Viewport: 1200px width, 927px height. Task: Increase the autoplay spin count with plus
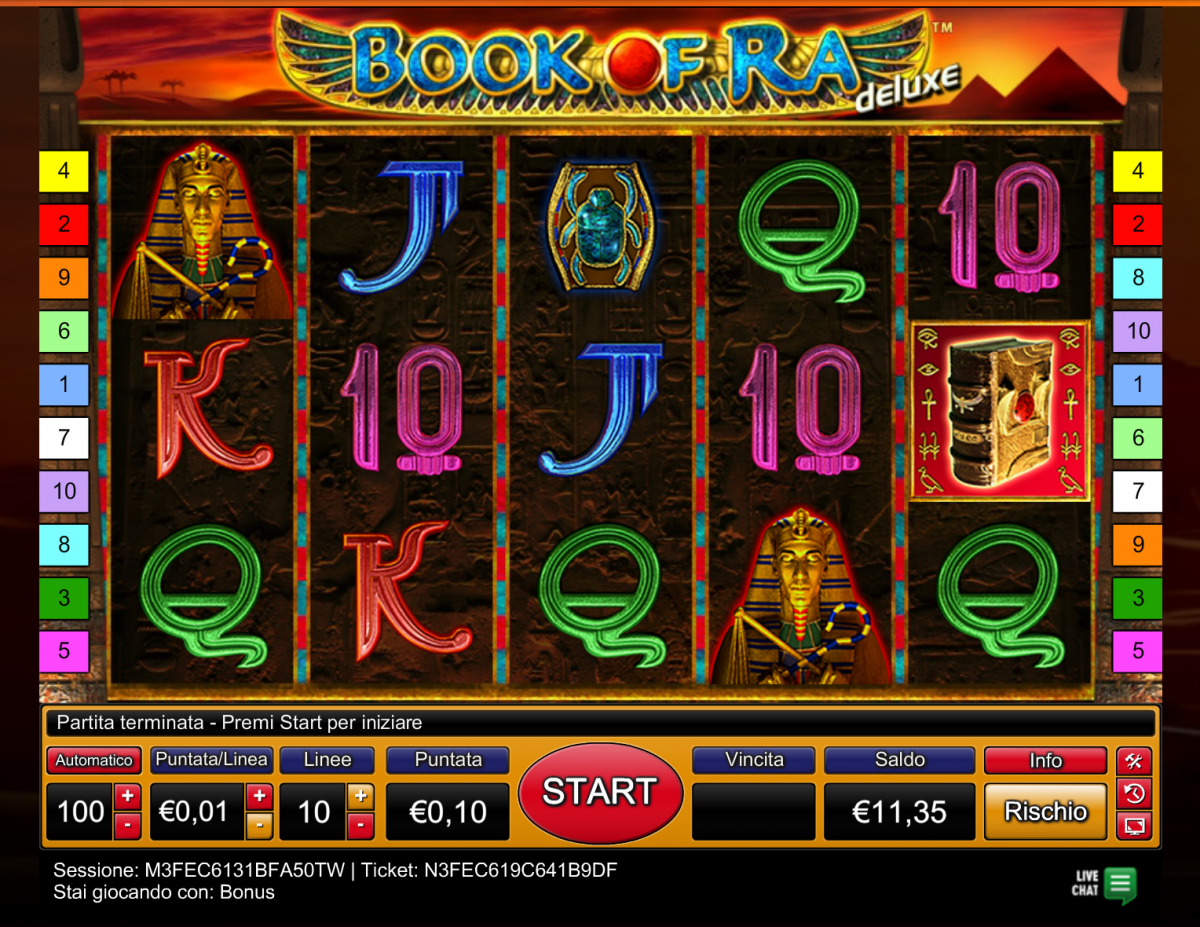(x=127, y=797)
